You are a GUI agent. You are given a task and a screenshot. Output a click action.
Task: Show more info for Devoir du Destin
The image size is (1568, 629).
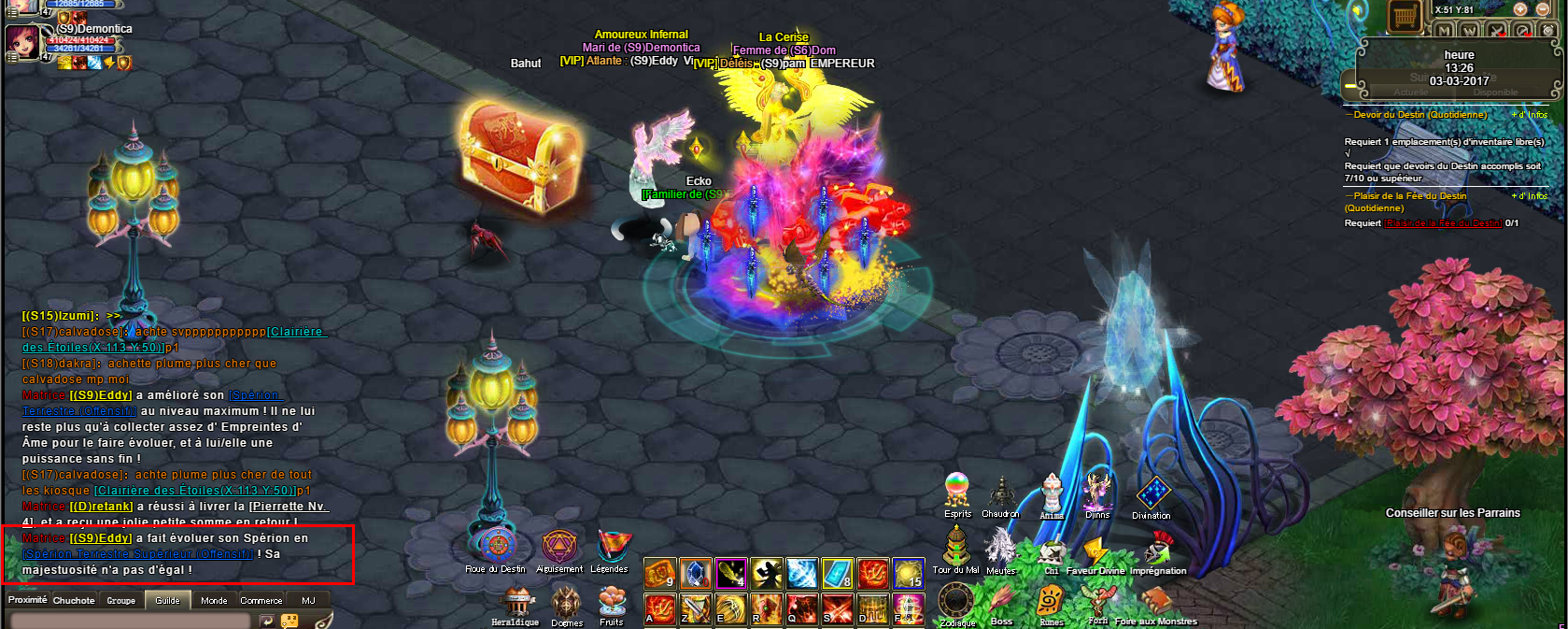pyautogui.click(x=1530, y=115)
